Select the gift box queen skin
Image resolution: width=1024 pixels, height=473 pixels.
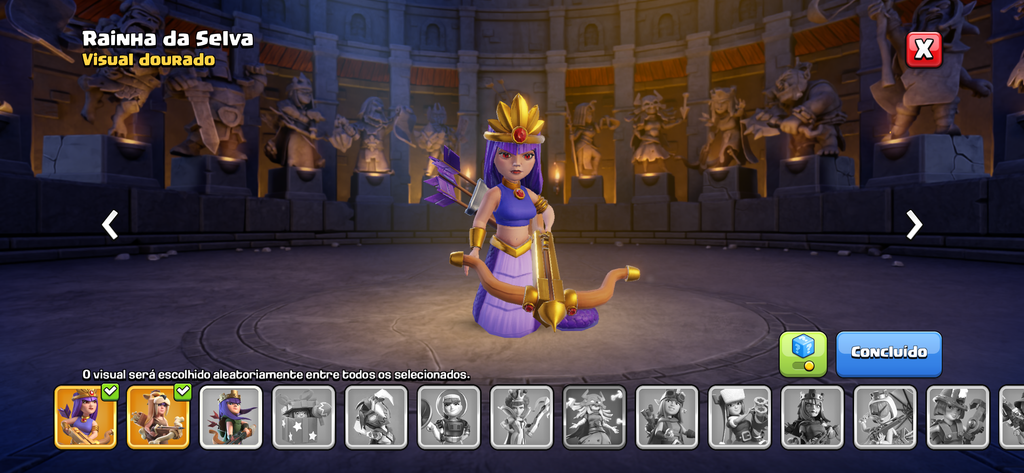coord(303,416)
